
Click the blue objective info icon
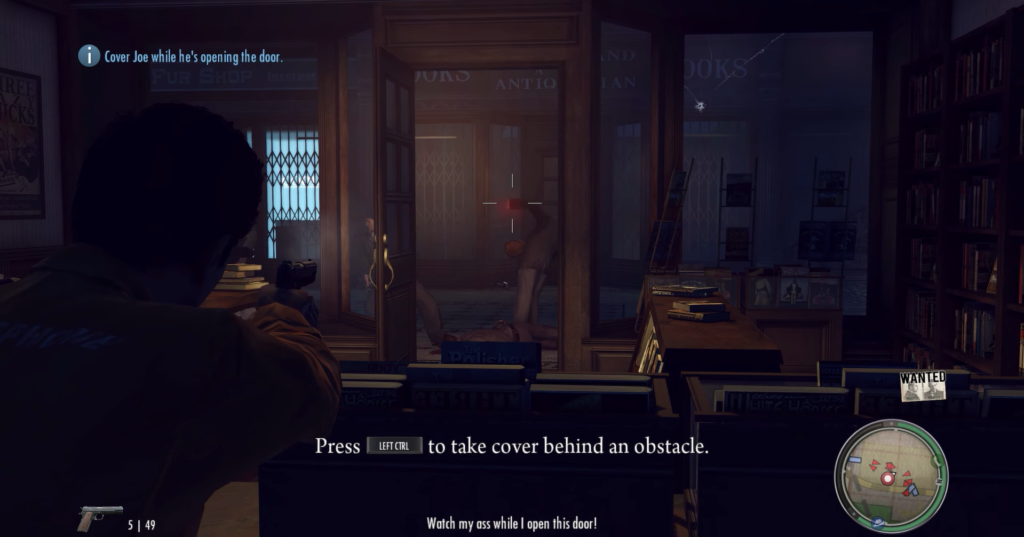coord(89,57)
